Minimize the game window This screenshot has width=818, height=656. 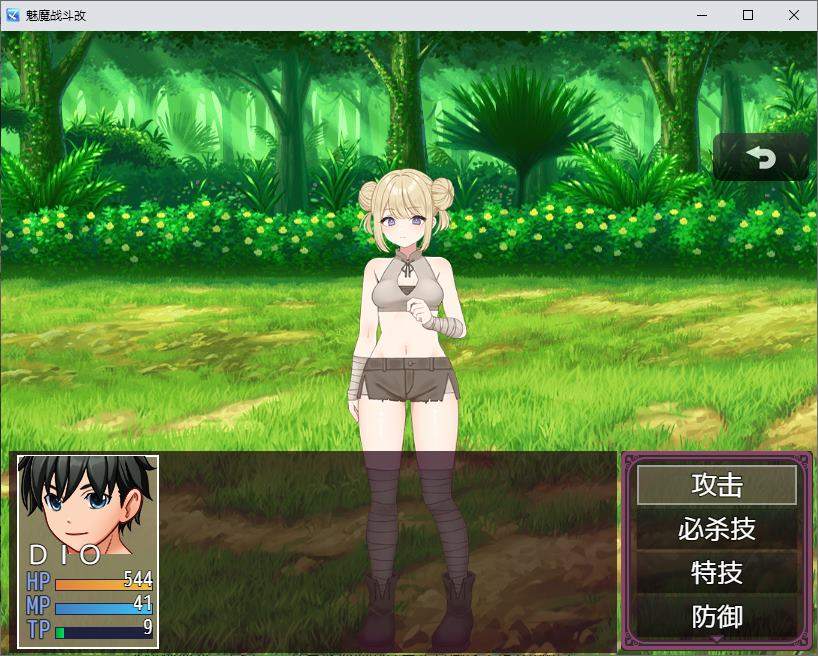[x=702, y=15]
